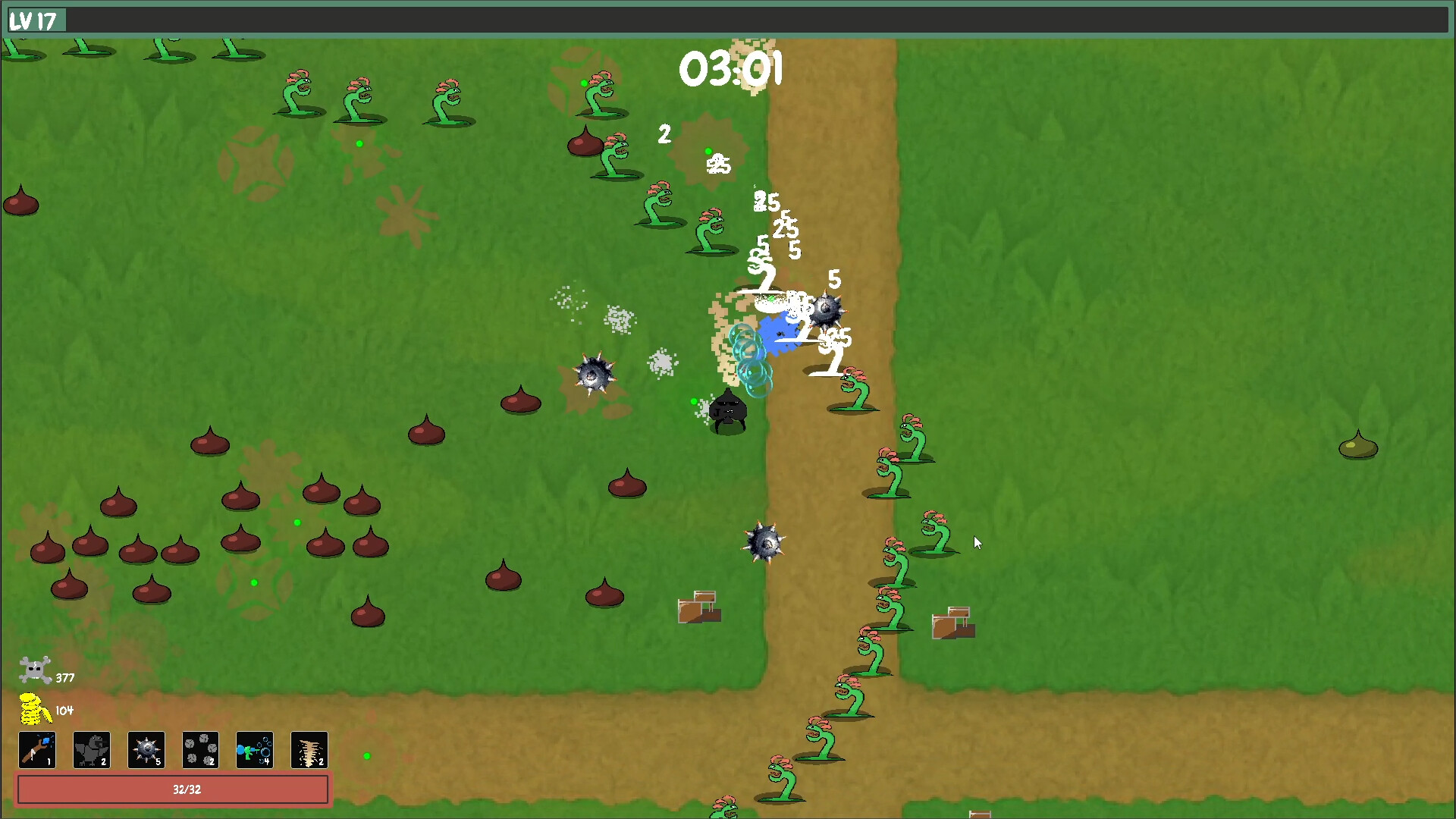Select the tornado weapon in slot 6
The image size is (1456, 819).
point(309,750)
